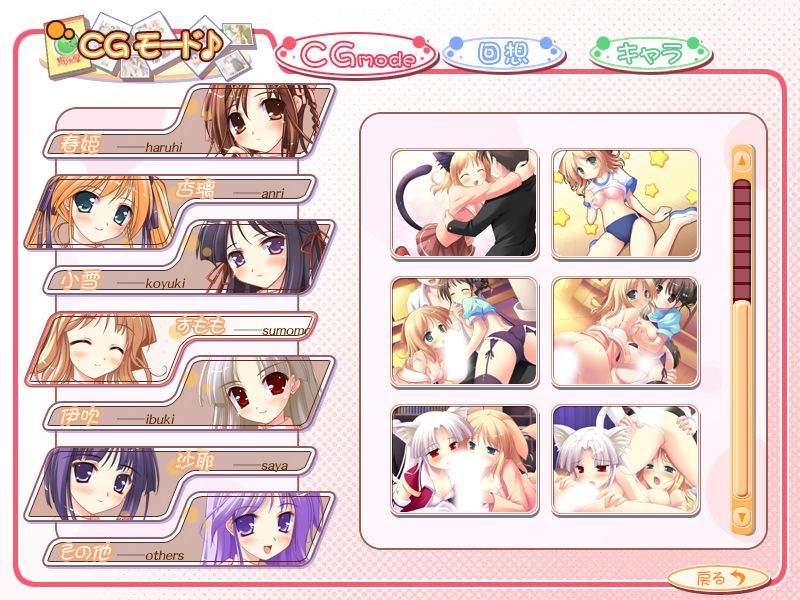
Task: Go back with the 戻る button
Action: 718,577
